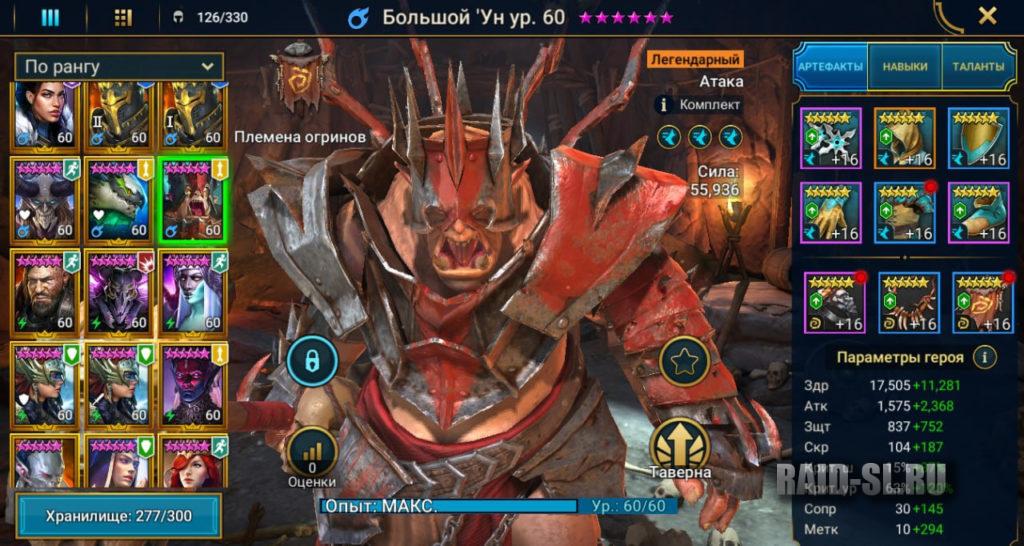Toggle the champion lock button
The image size is (1024, 546).
click(x=312, y=361)
